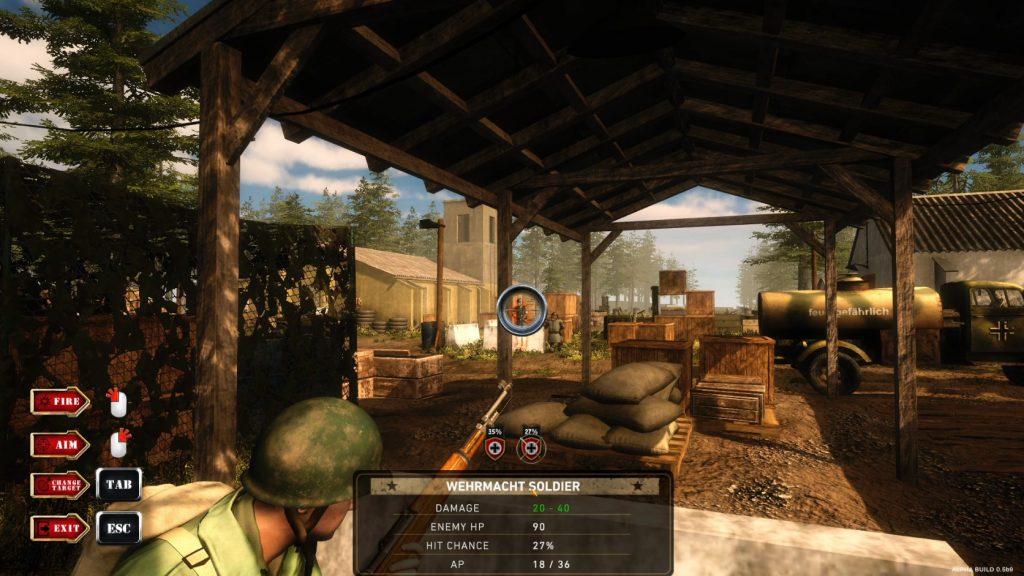This screenshot has height=576, width=1024.
Task: Select the Change Target button
Action: pos(59,485)
